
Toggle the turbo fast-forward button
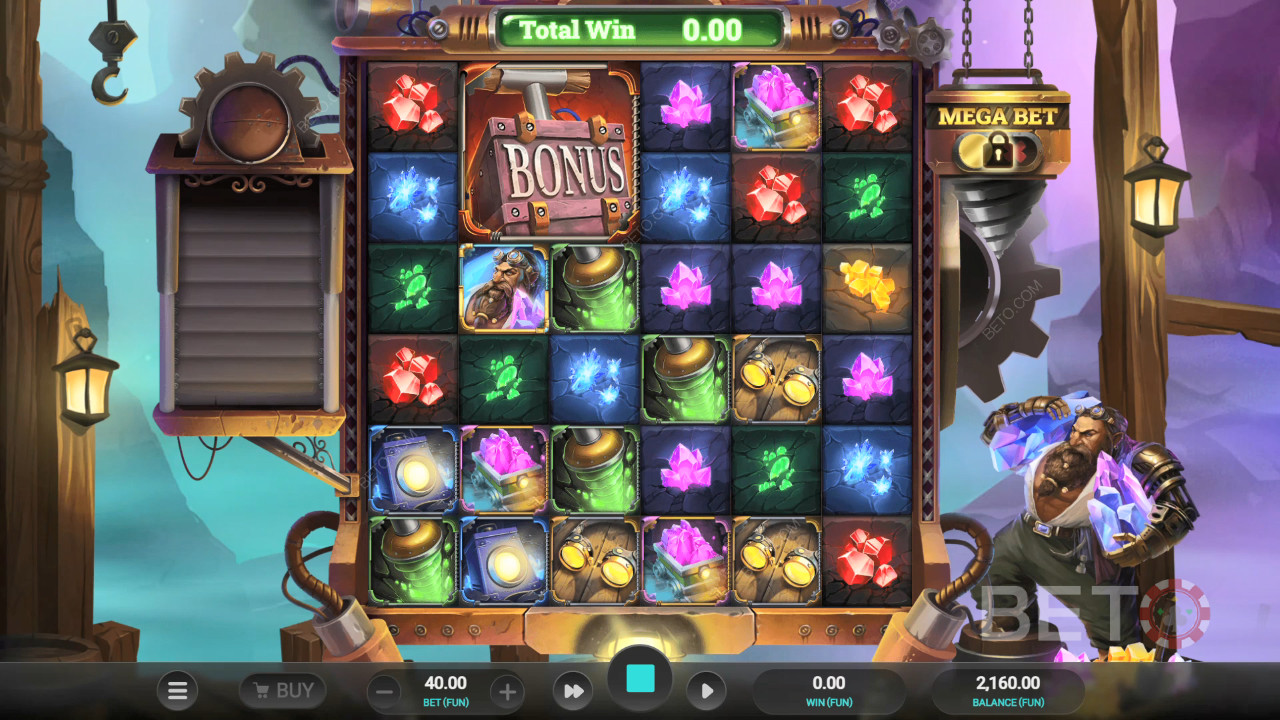[x=573, y=691]
